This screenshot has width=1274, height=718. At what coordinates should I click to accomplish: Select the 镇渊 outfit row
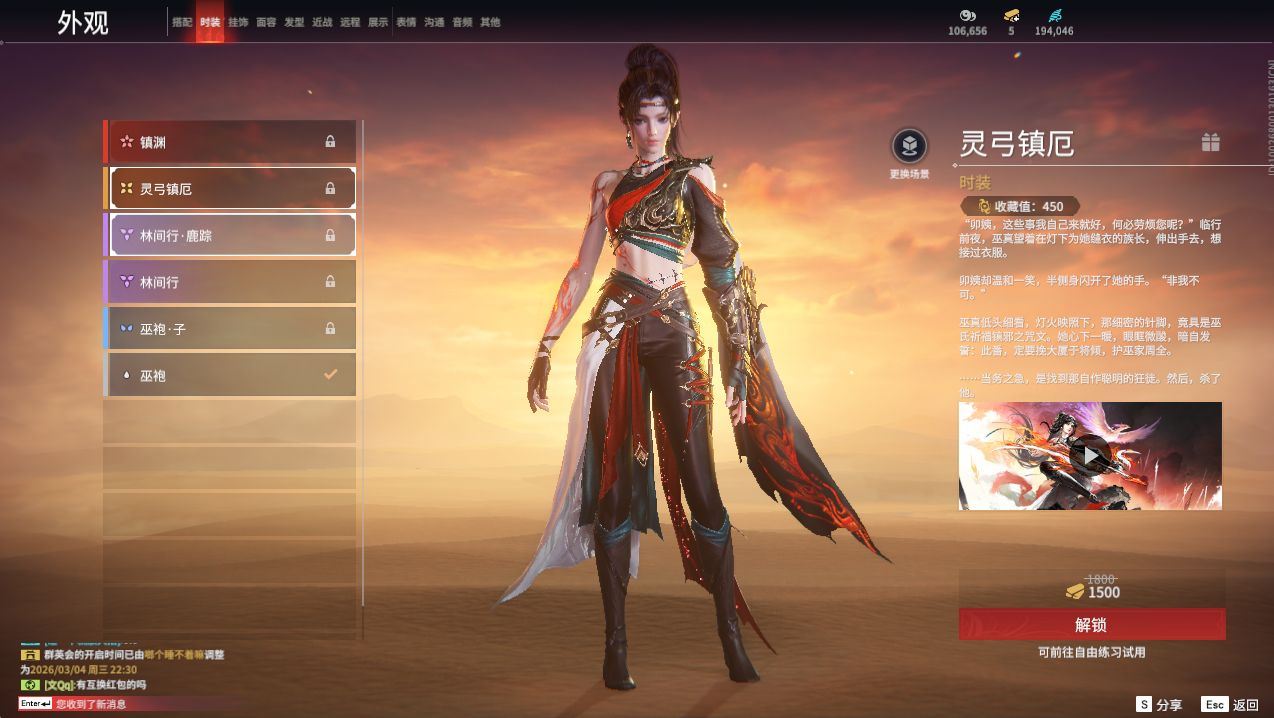pos(231,142)
